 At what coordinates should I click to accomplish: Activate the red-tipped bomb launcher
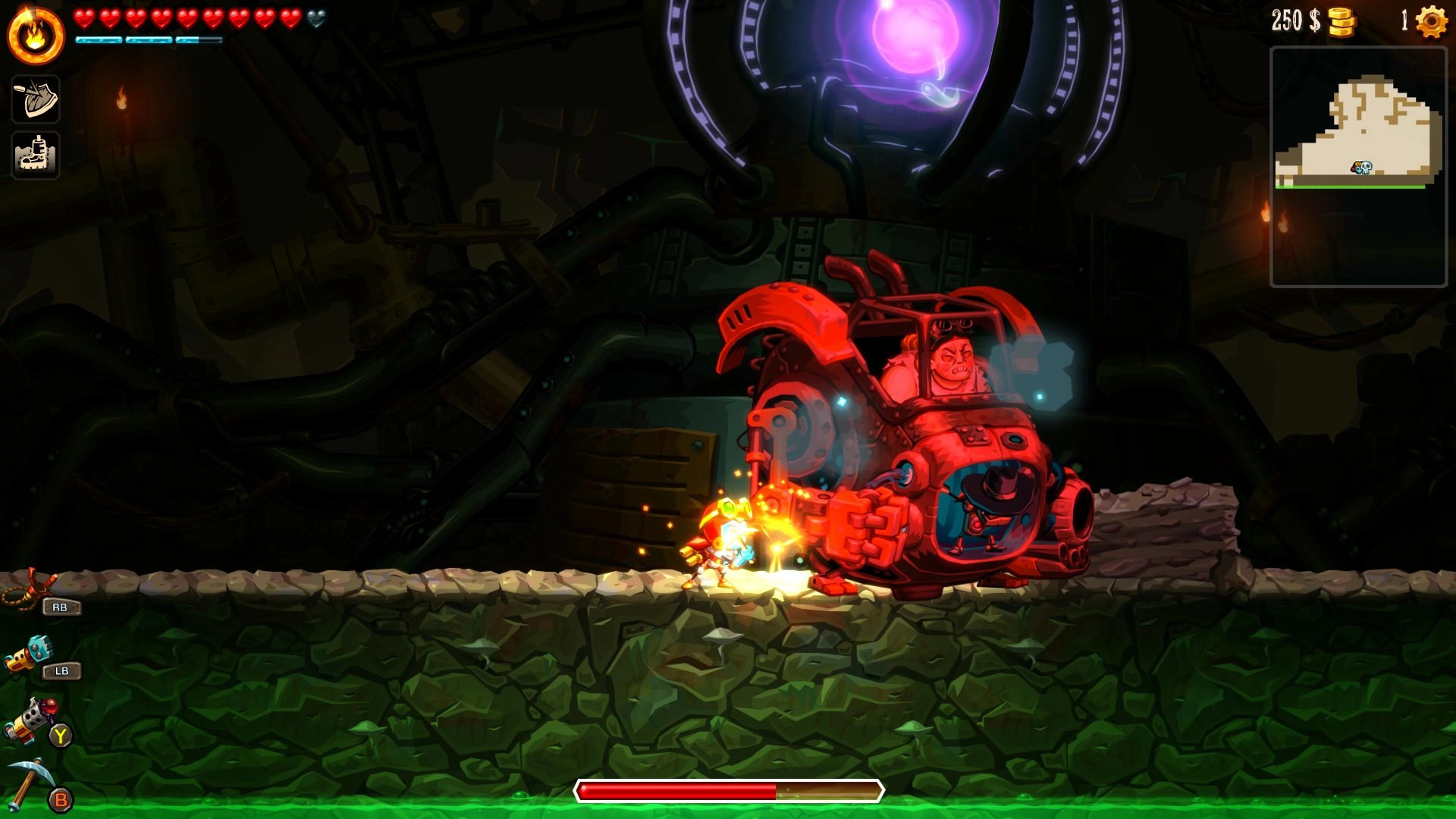tap(30, 717)
